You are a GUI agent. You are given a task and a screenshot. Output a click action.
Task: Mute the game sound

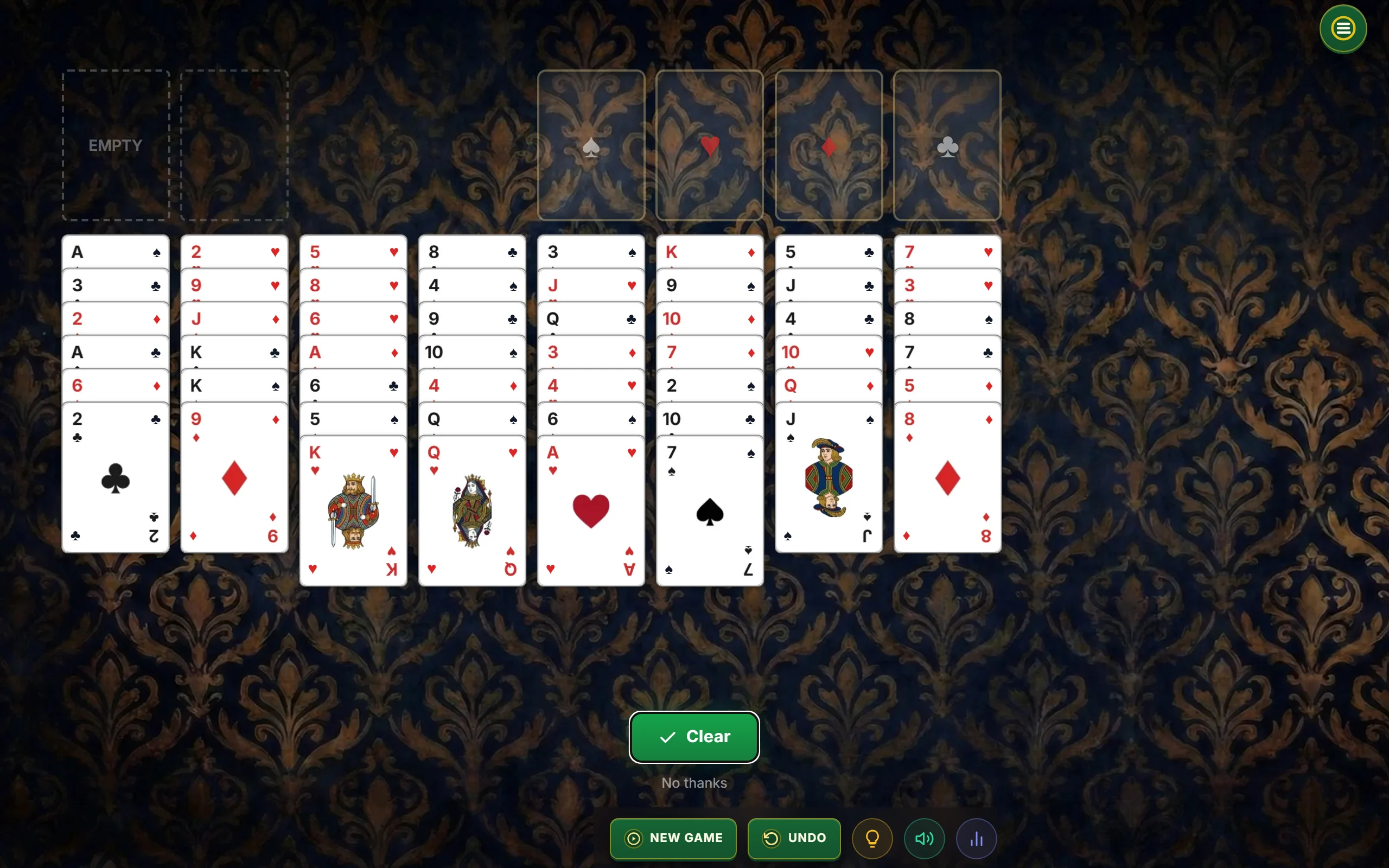coord(923,838)
